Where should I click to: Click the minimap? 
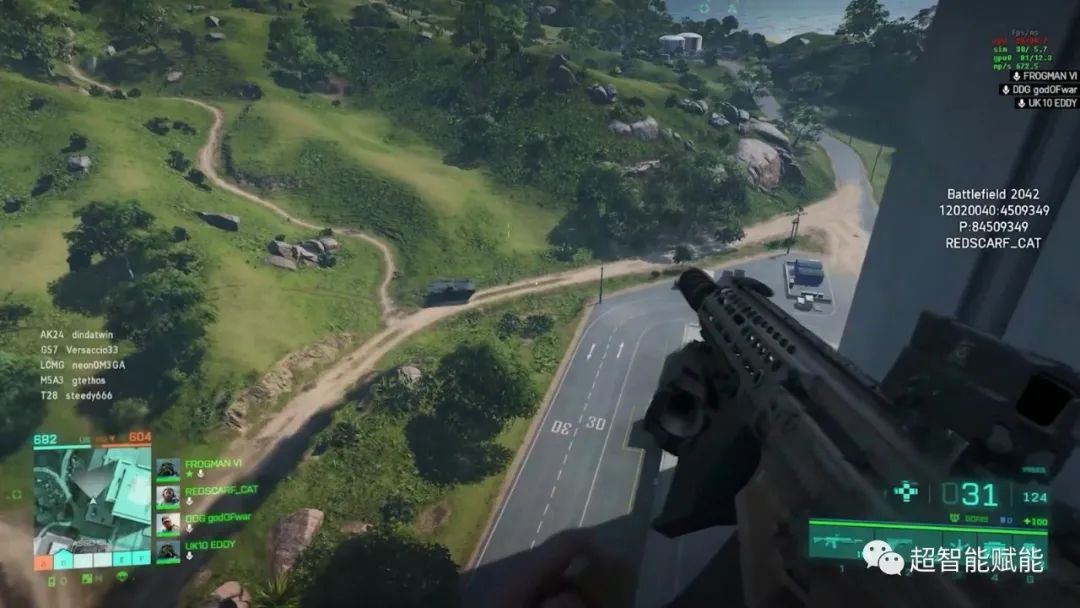click(x=92, y=498)
